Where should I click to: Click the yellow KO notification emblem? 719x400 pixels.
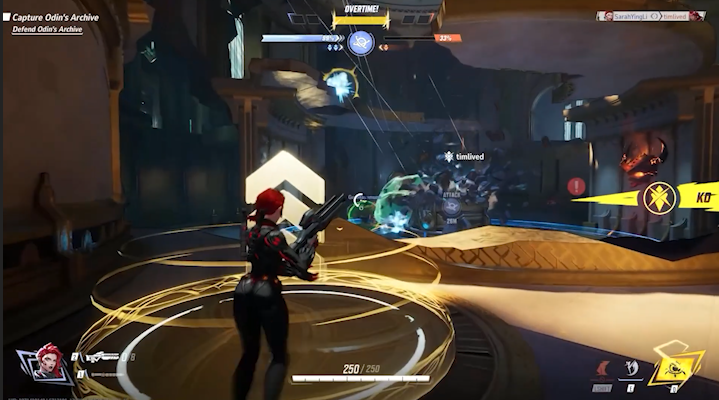(x=660, y=196)
